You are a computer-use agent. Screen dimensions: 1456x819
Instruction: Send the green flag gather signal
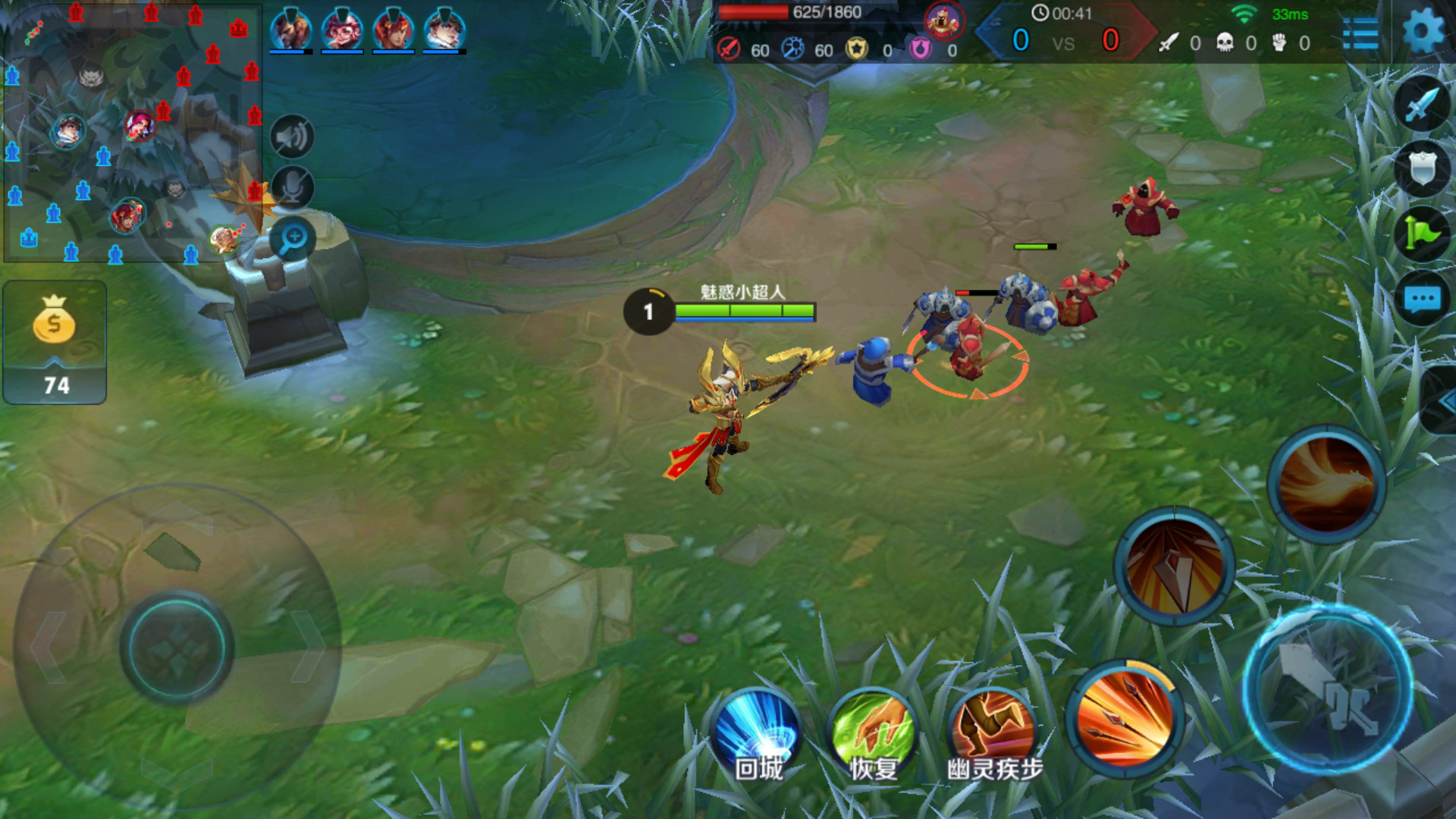click(1422, 234)
